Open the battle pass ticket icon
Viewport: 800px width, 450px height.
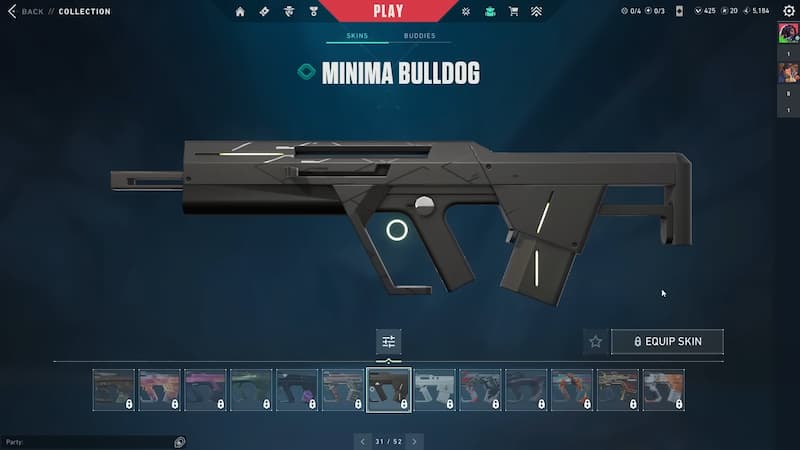(264, 12)
